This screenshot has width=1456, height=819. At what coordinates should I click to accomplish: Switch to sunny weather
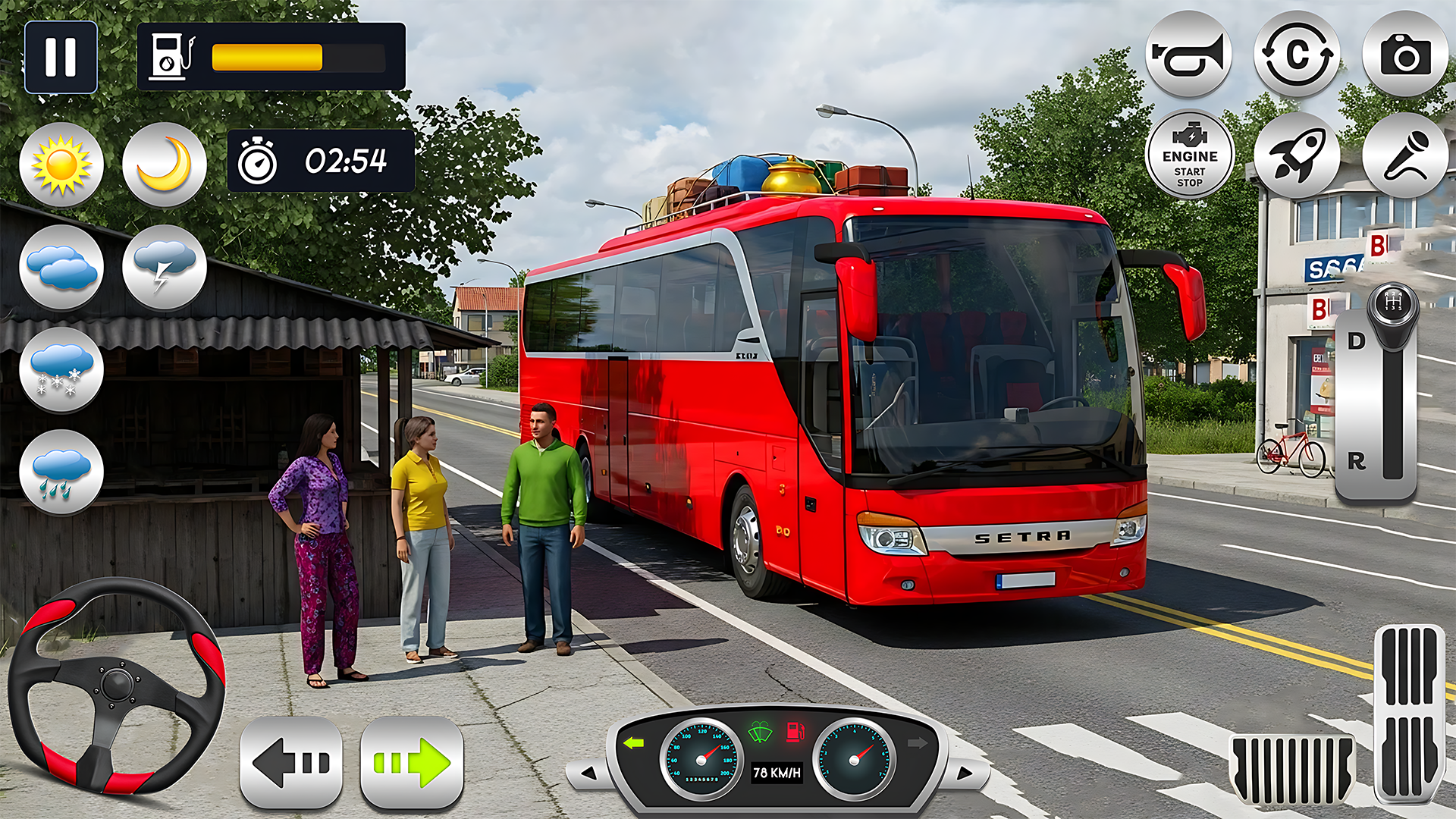tap(61, 165)
